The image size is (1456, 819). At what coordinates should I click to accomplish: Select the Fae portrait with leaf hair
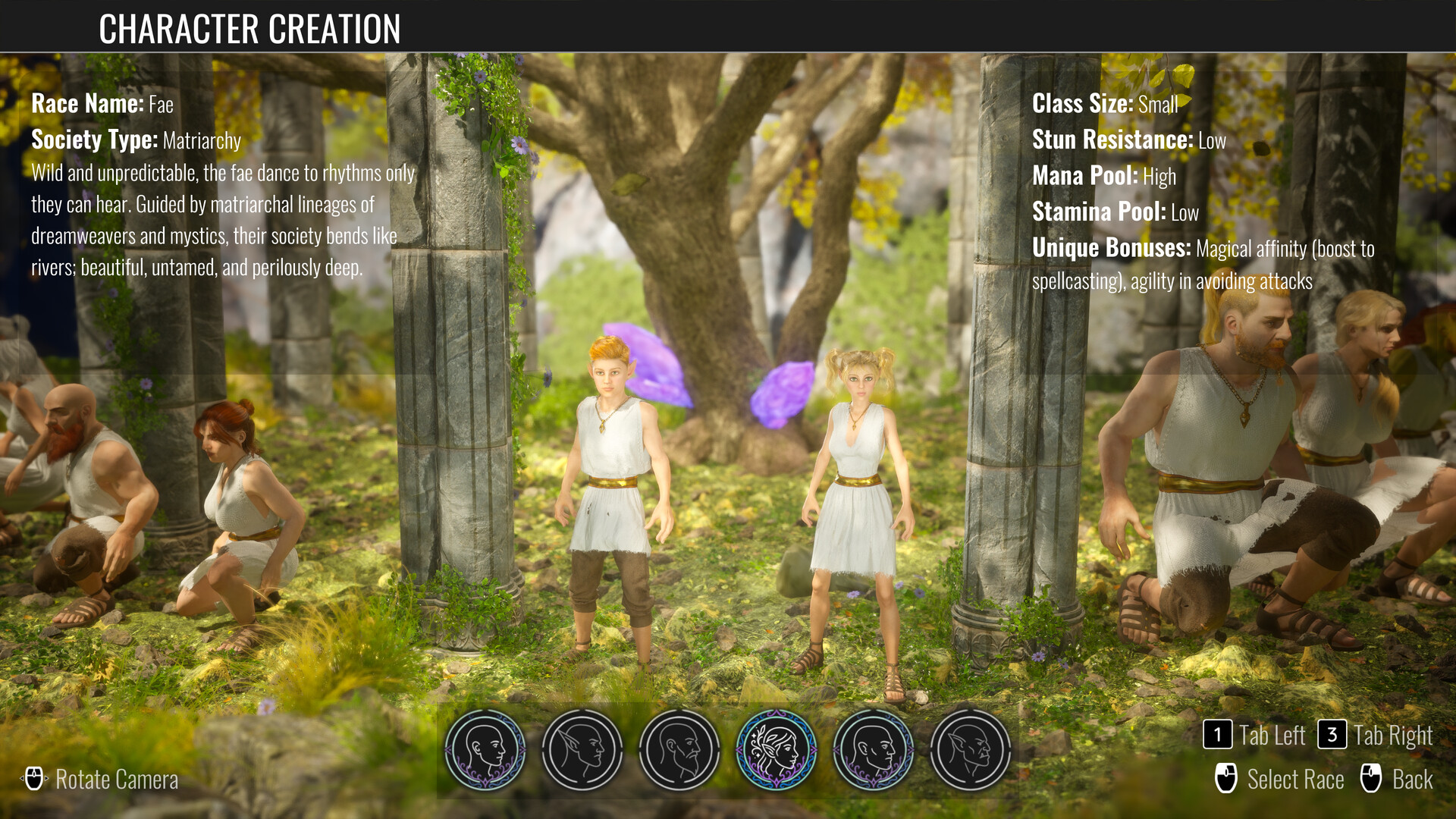coord(776,750)
